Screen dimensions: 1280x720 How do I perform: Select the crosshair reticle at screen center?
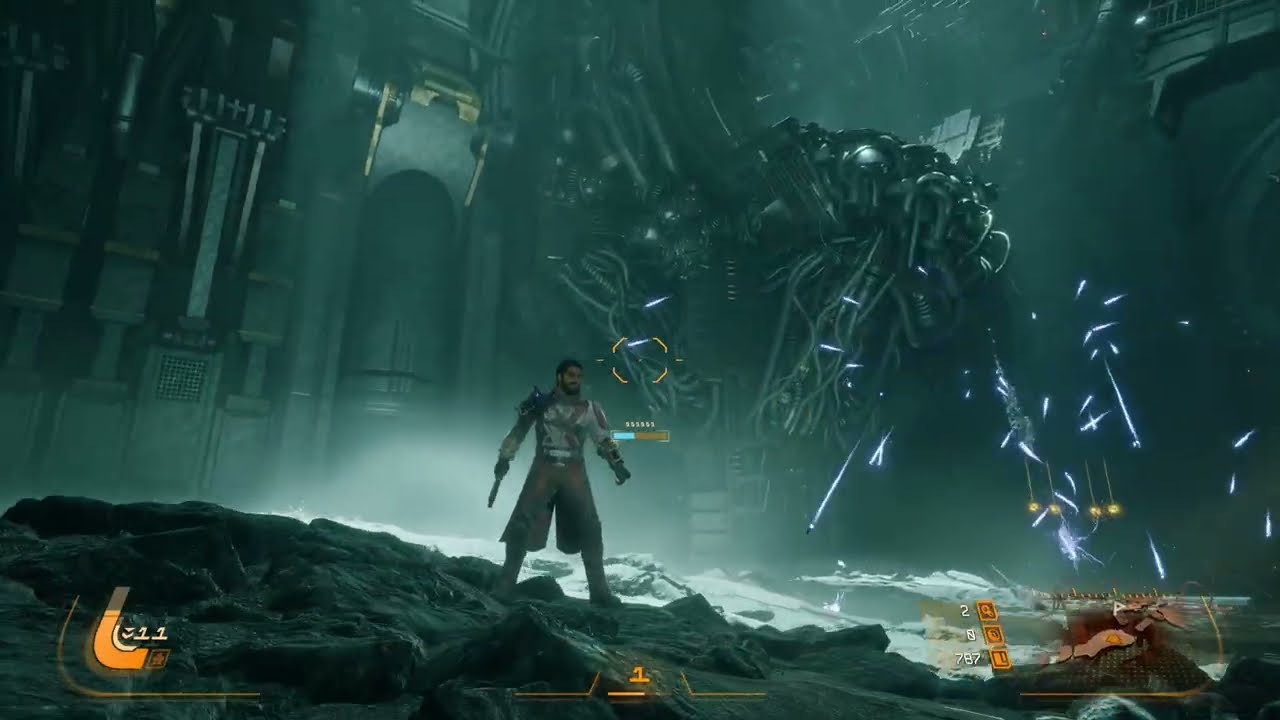[640, 359]
